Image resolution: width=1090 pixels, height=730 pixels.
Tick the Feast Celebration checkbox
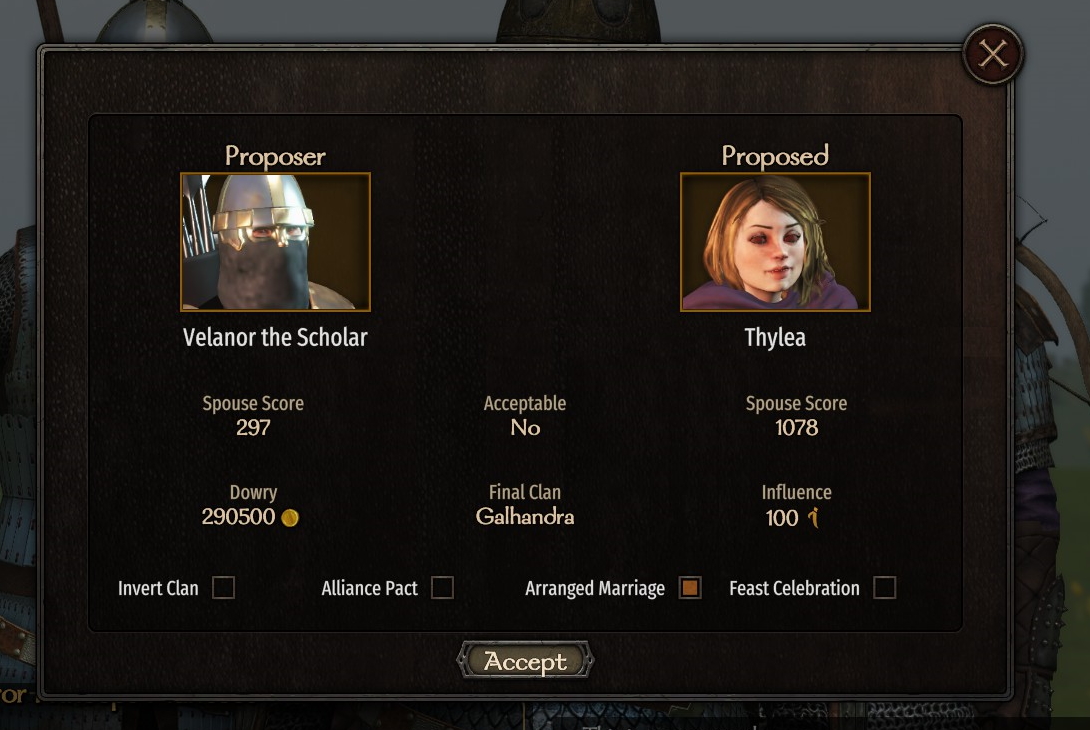pos(884,588)
